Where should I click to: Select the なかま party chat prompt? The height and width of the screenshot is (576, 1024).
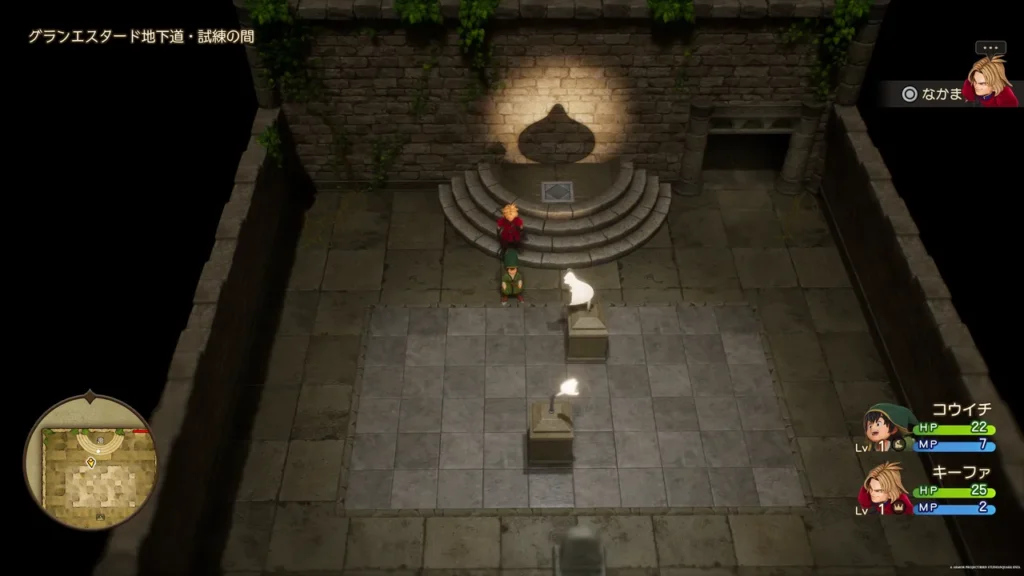(x=931, y=93)
